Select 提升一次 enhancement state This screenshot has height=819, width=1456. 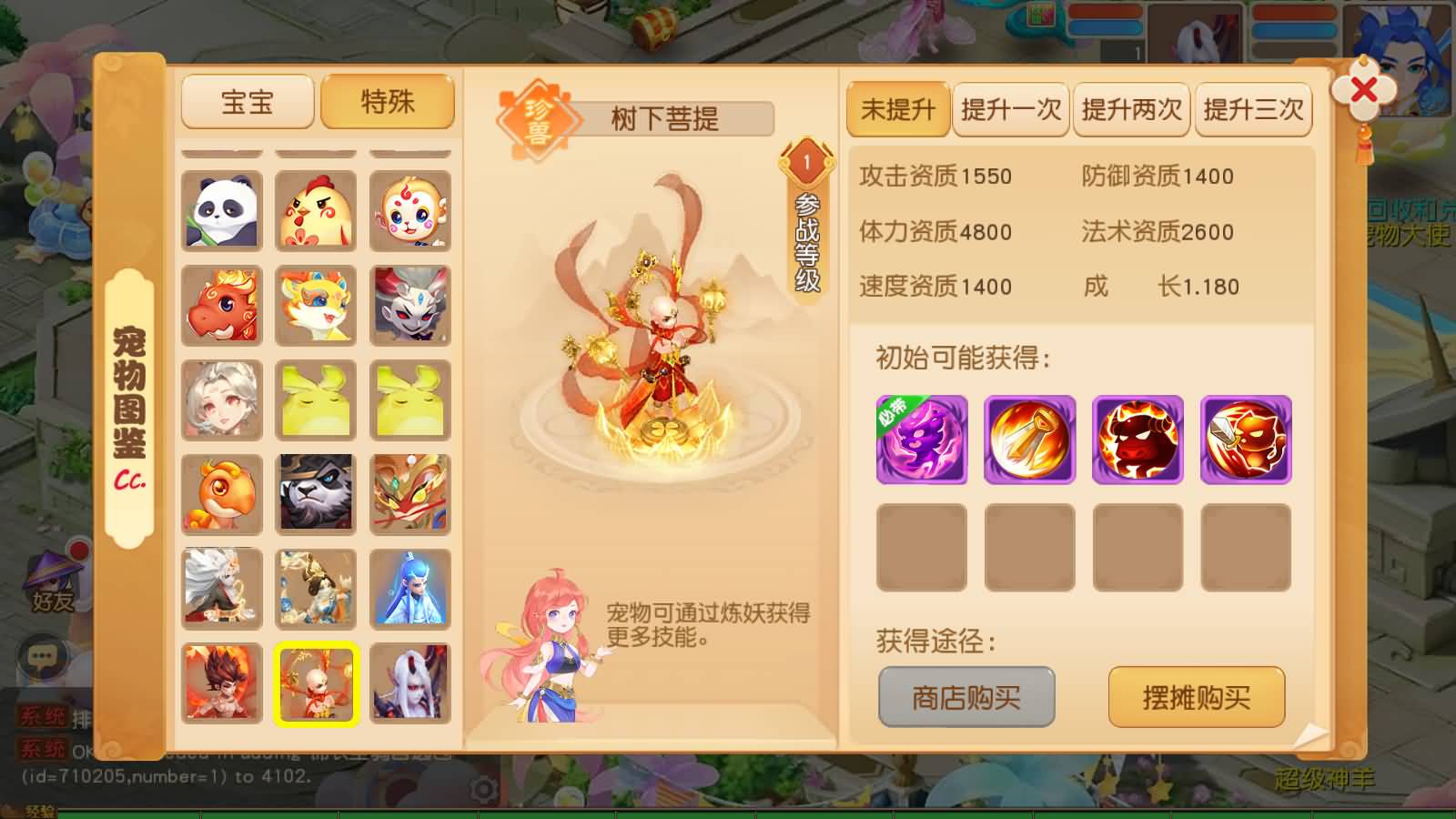[1010, 109]
